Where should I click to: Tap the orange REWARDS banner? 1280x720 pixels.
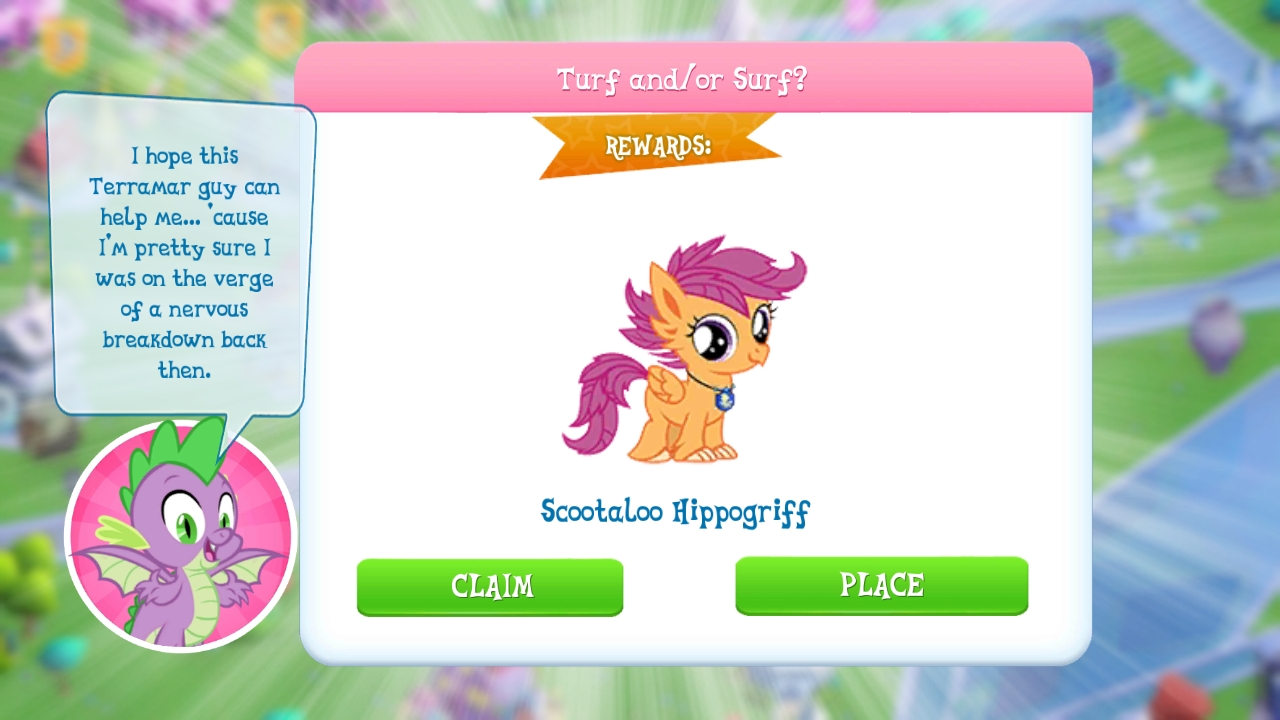(x=659, y=143)
